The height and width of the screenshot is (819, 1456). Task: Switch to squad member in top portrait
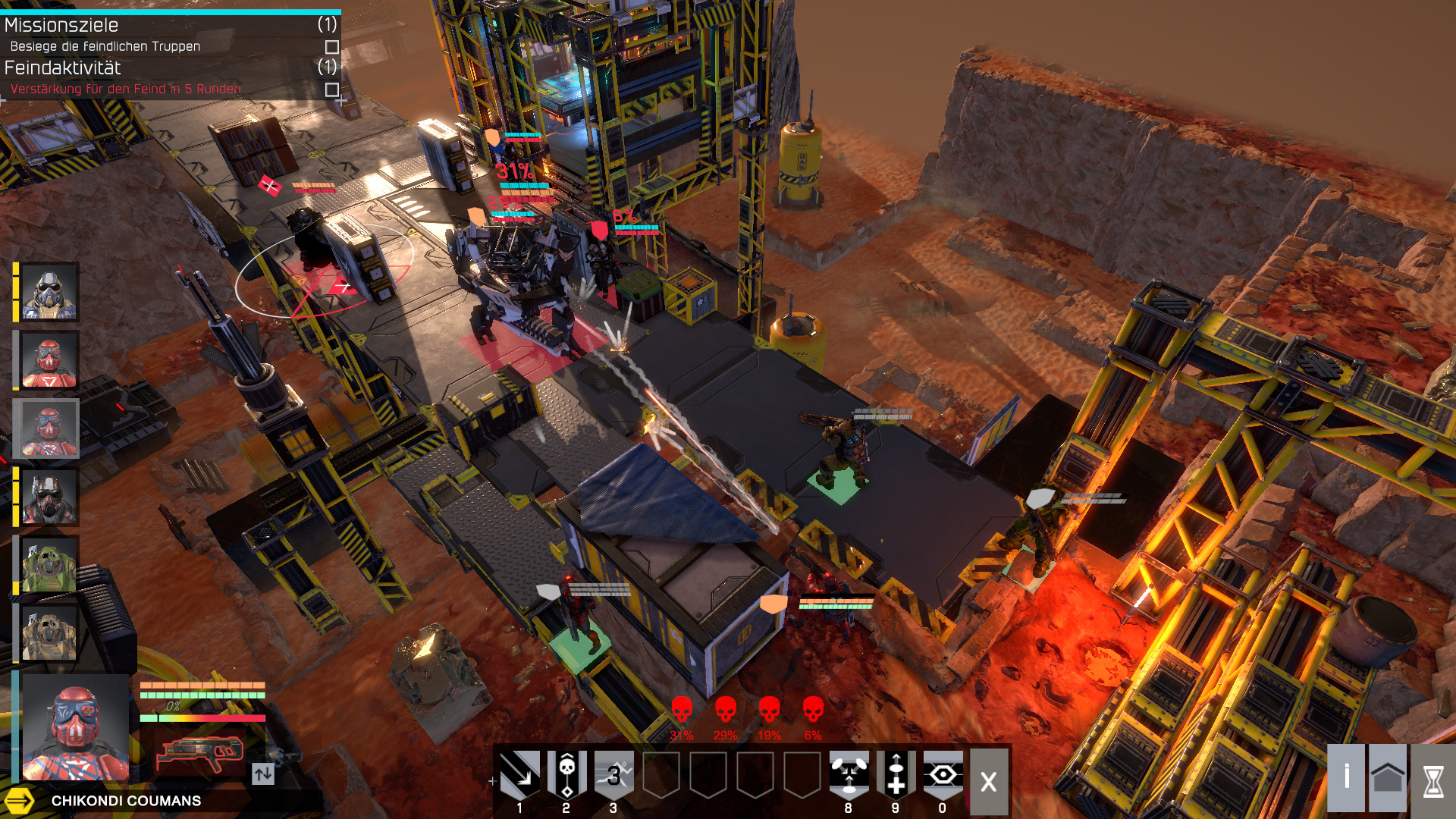[49, 293]
